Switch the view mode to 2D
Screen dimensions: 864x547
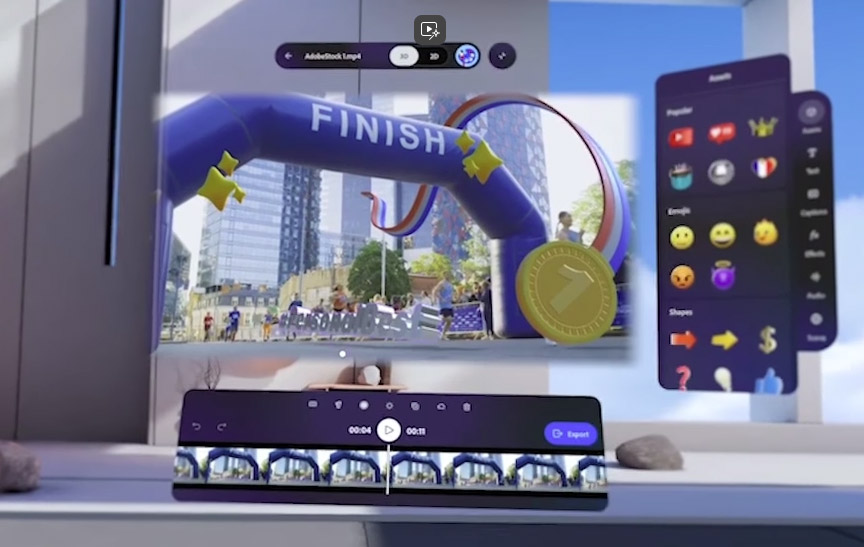coord(434,56)
